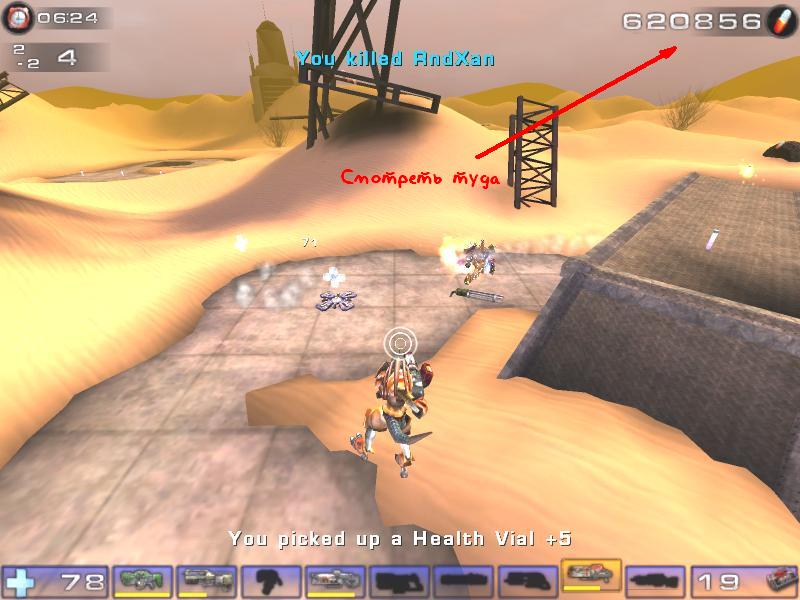Image resolution: width=800 pixels, height=600 pixels.
Task: Click the match timer clock icon
Action: 19,17
